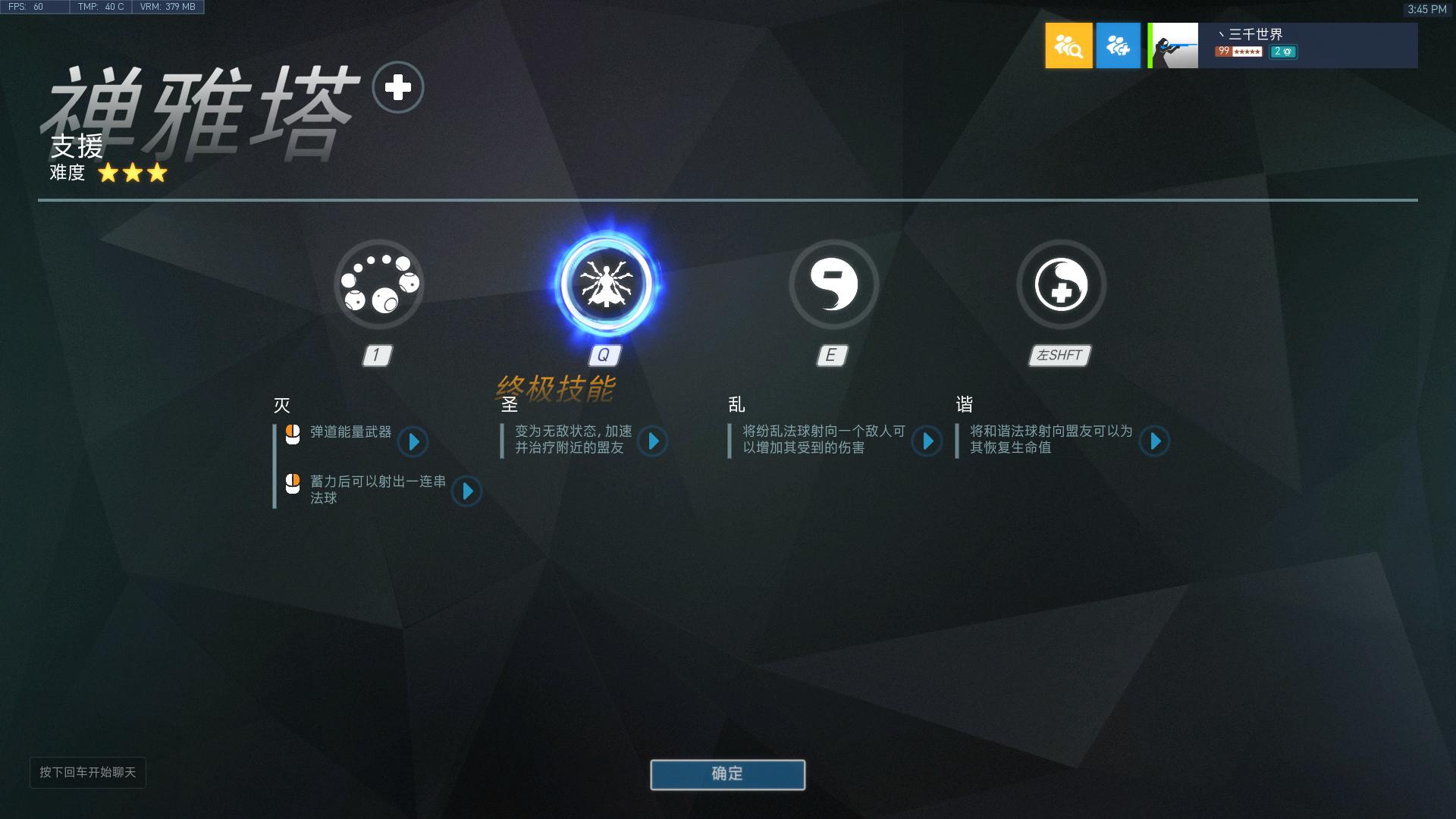Image resolution: width=1456 pixels, height=819 pixels.
Task: Click the 左SHFT key label under Harmony orb
Action: 1059,354
